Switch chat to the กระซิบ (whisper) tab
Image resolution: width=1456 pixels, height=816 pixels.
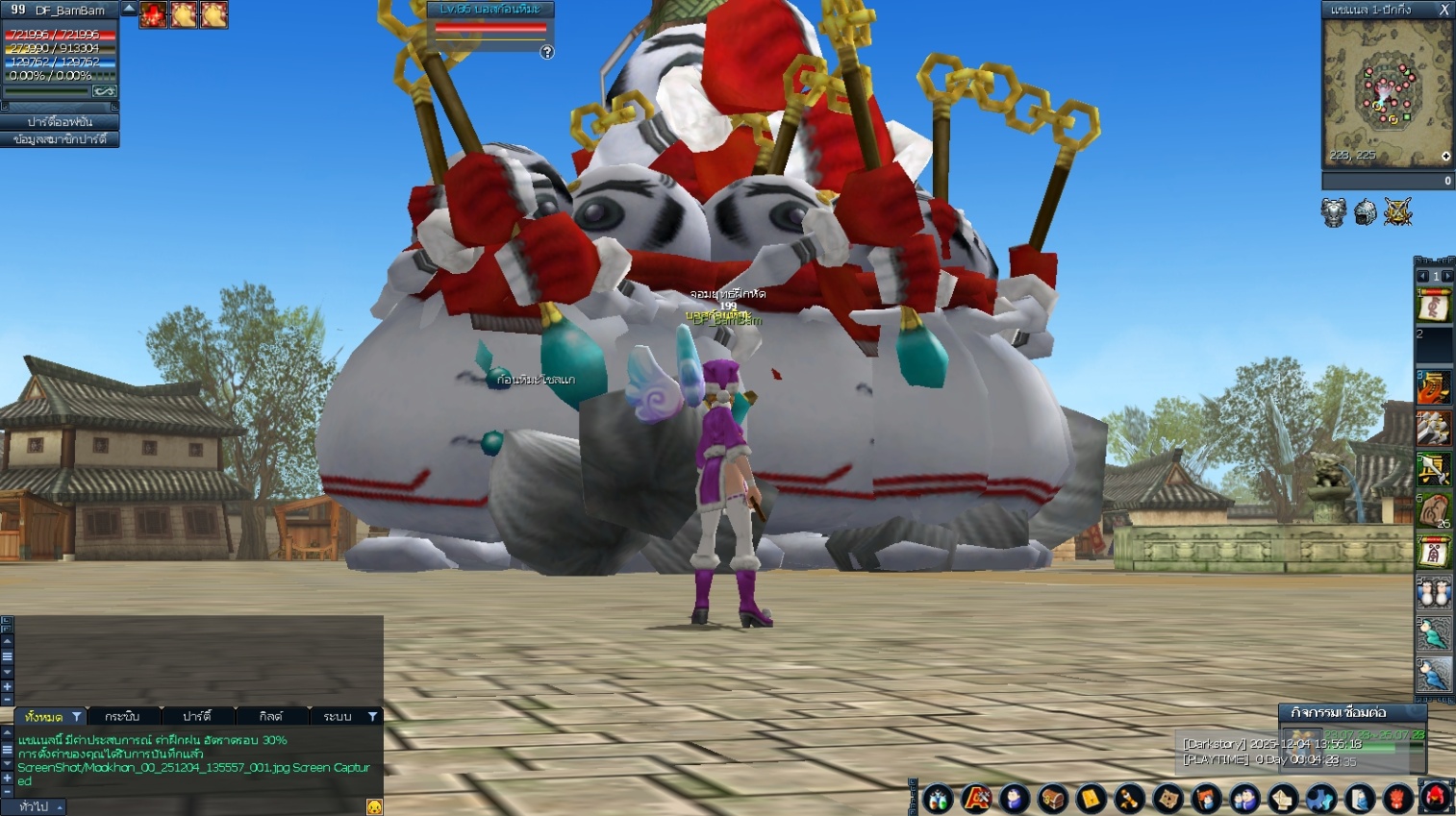pyautogui.click(x=123, y=716)
